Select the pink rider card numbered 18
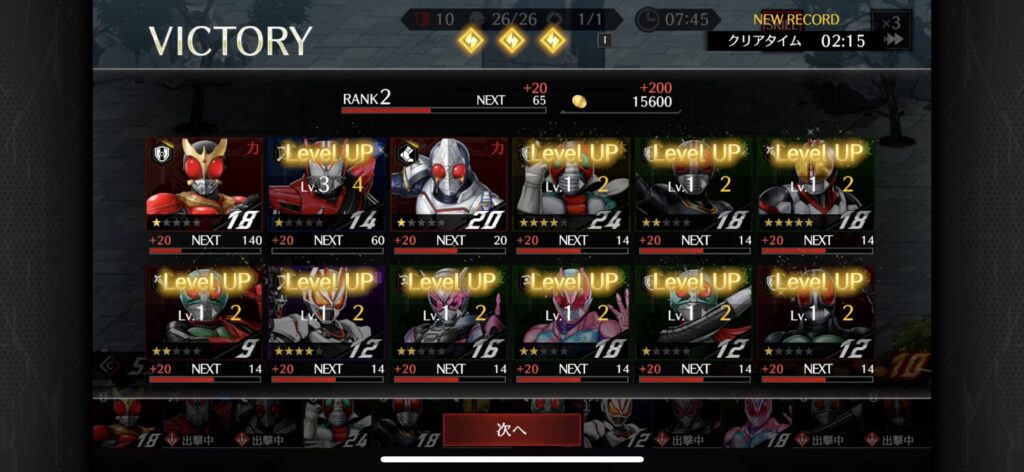Image resolution: width=1024 pixels, height=472 pixels. coord(572,312)
